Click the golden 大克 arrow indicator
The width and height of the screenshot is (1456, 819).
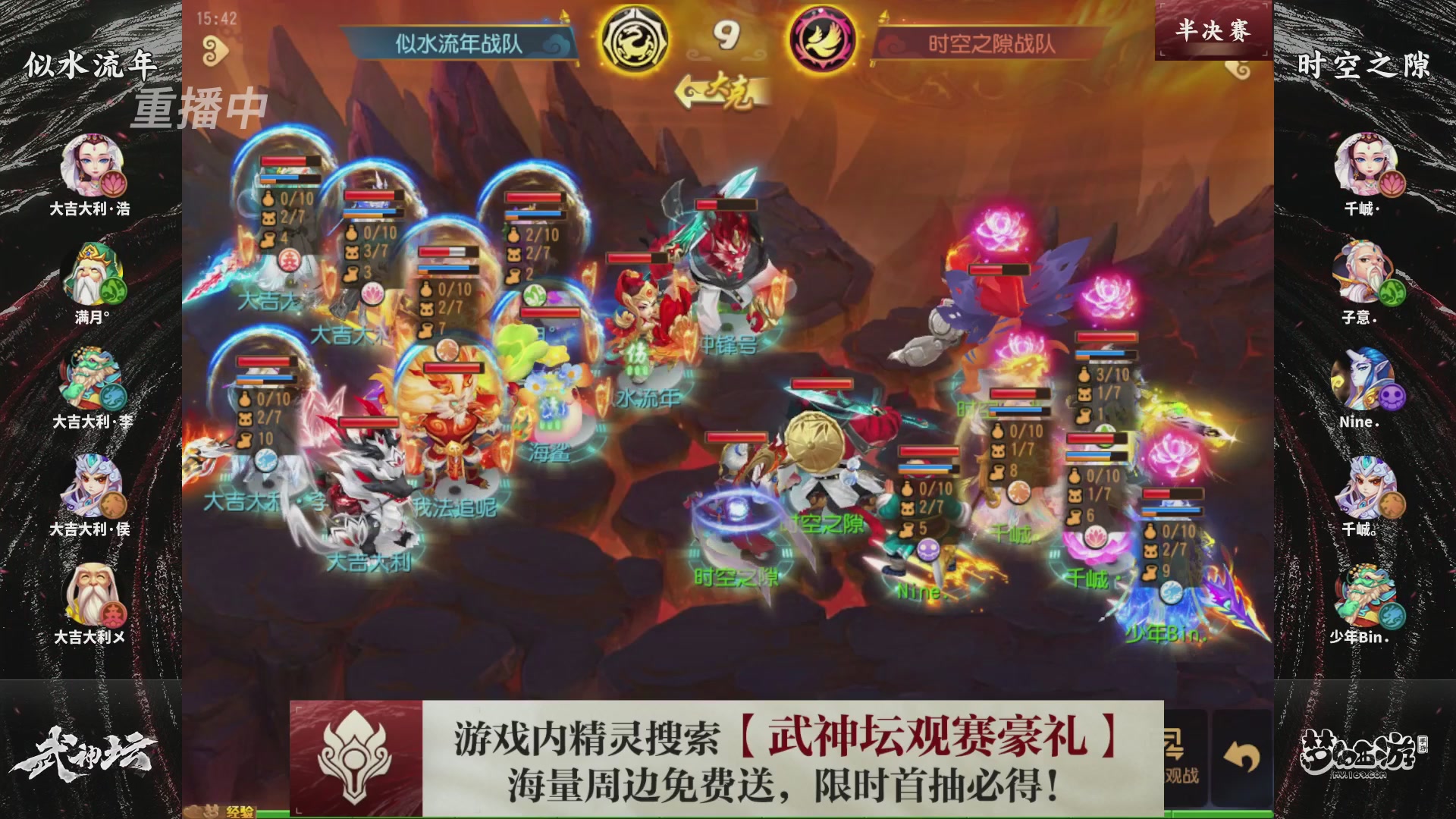point(720,90)
